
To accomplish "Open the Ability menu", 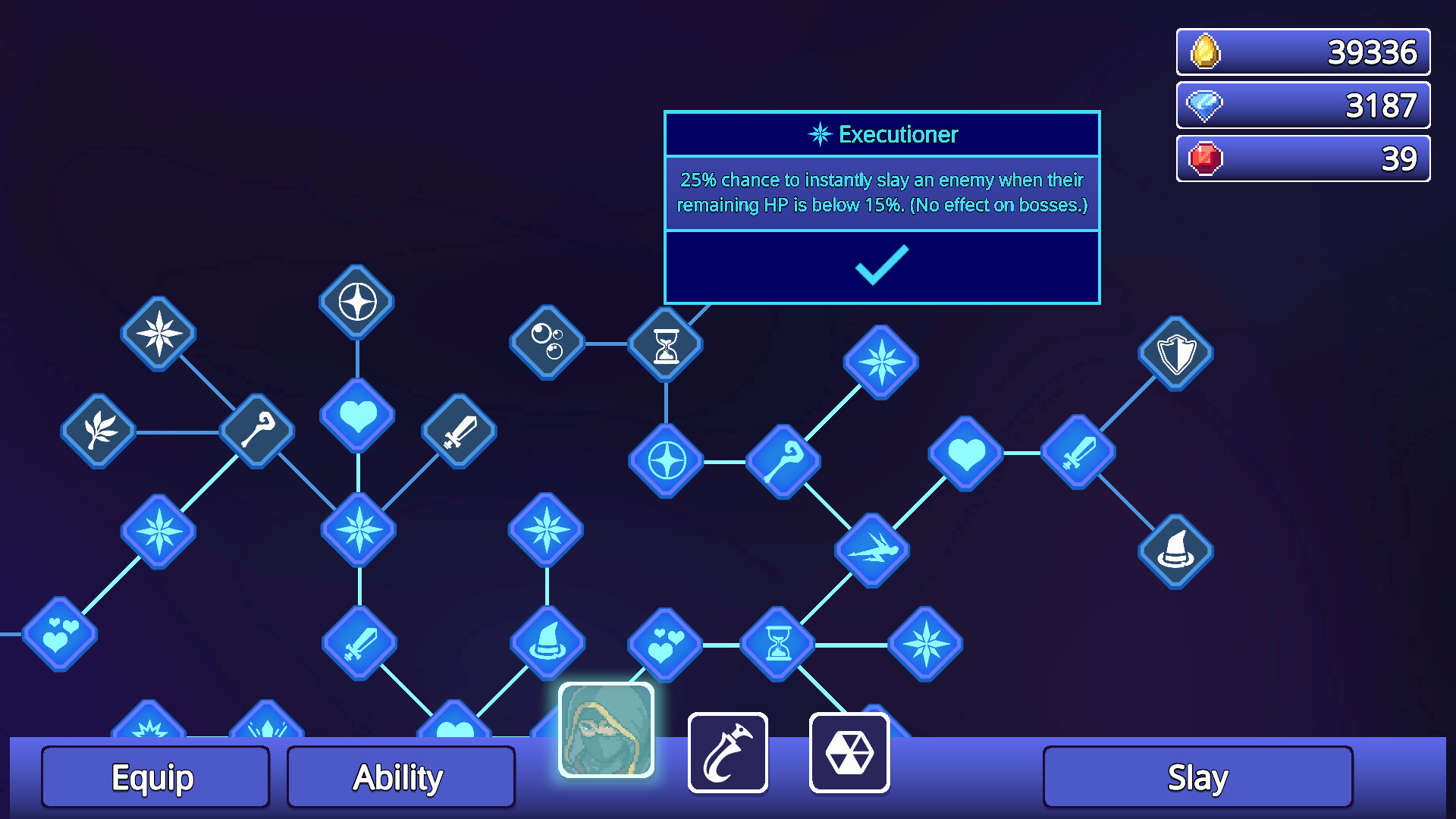I will click(400, 775).
